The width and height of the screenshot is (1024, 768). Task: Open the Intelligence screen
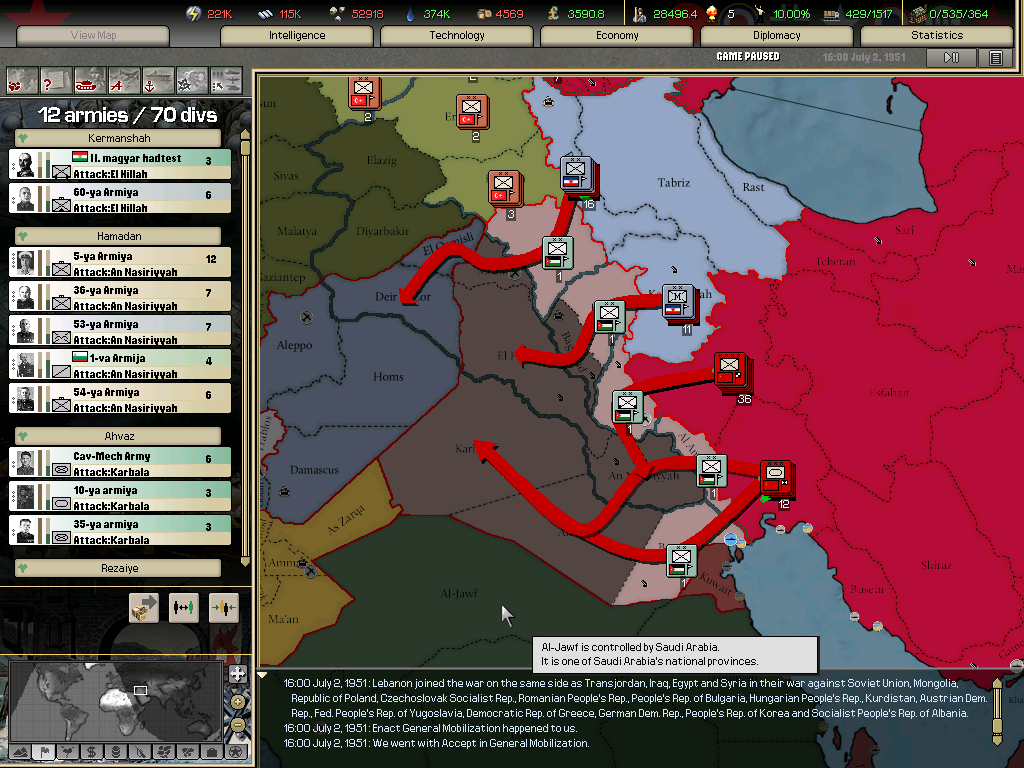[x=297, y=35]
